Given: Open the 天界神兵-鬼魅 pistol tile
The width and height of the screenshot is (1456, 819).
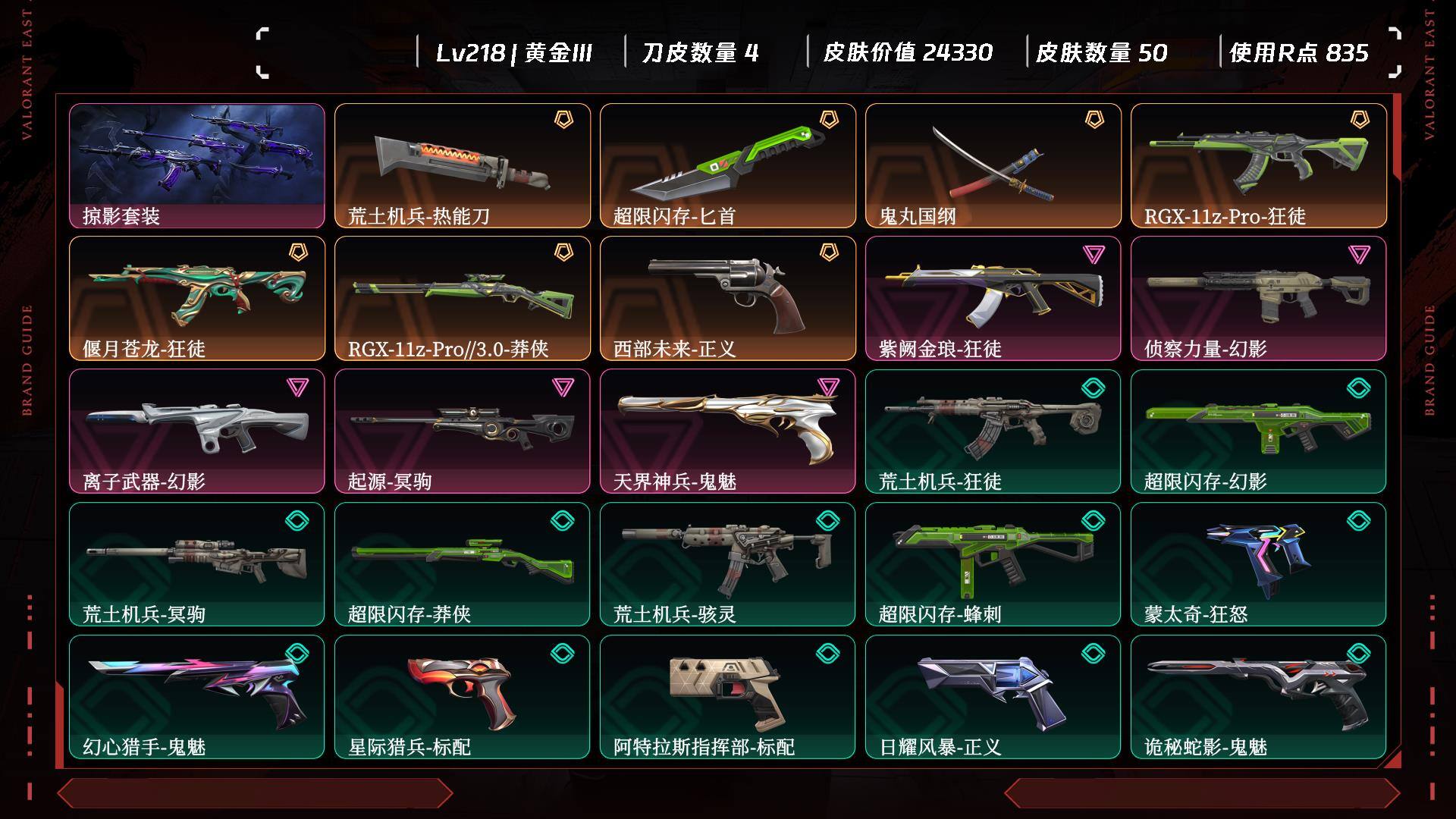Looking at the screenshot, I should tap(727, 431).
